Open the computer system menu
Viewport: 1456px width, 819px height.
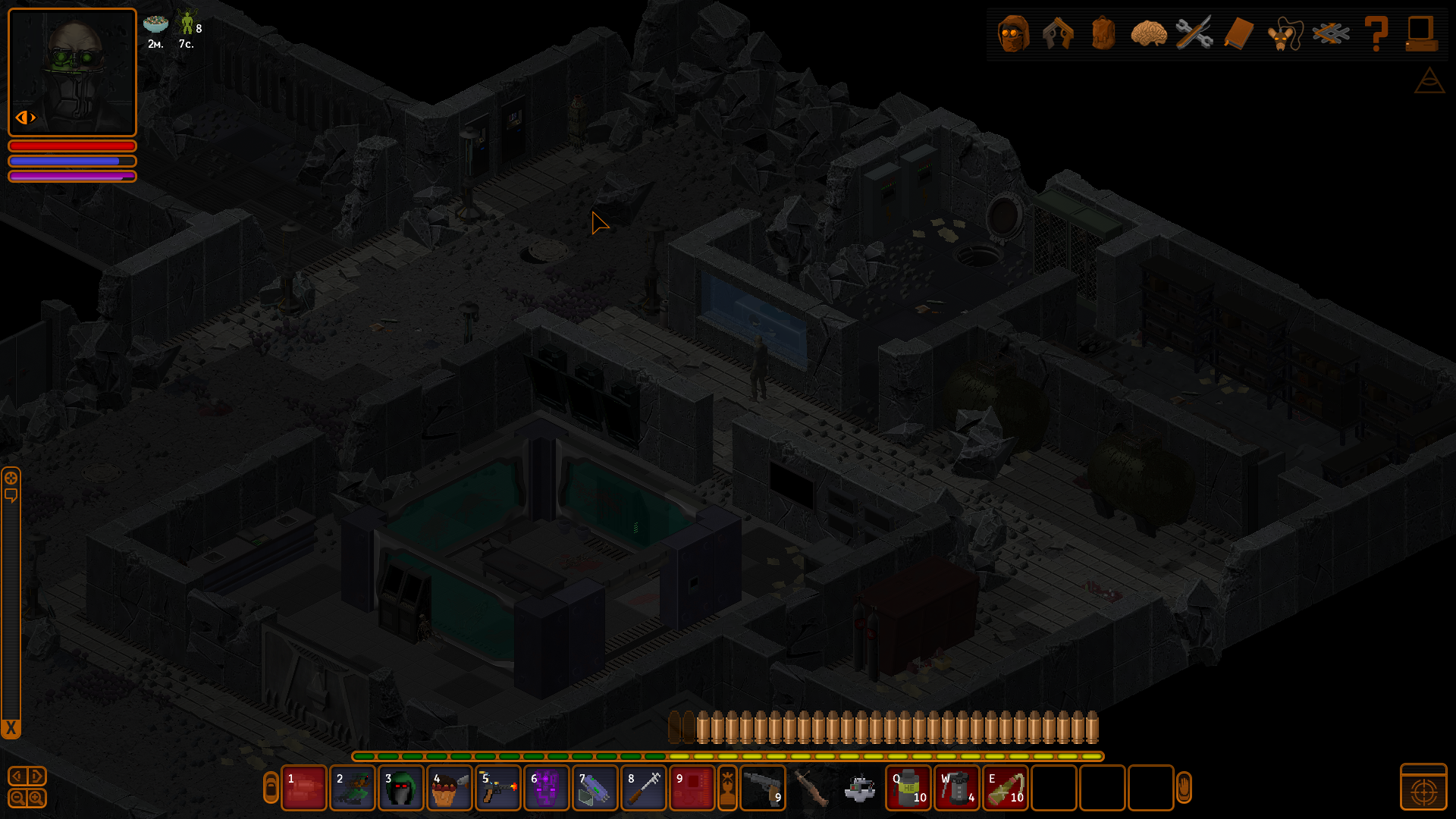tap(1420, 33)
